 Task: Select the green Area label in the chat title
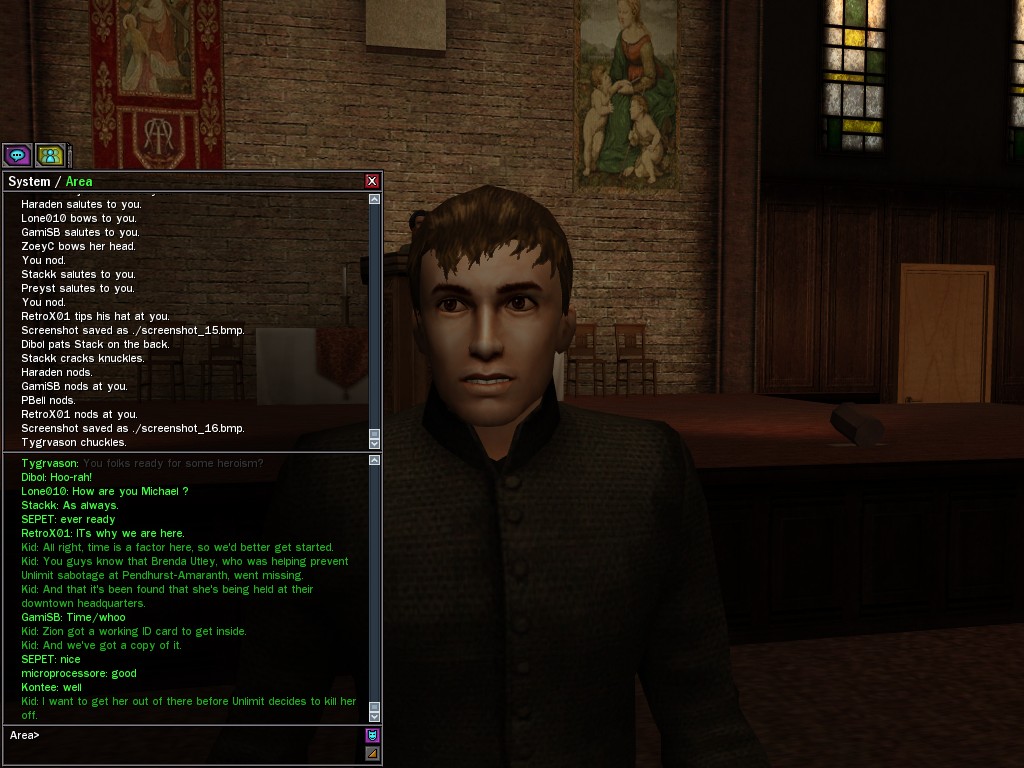pos(79,182)
